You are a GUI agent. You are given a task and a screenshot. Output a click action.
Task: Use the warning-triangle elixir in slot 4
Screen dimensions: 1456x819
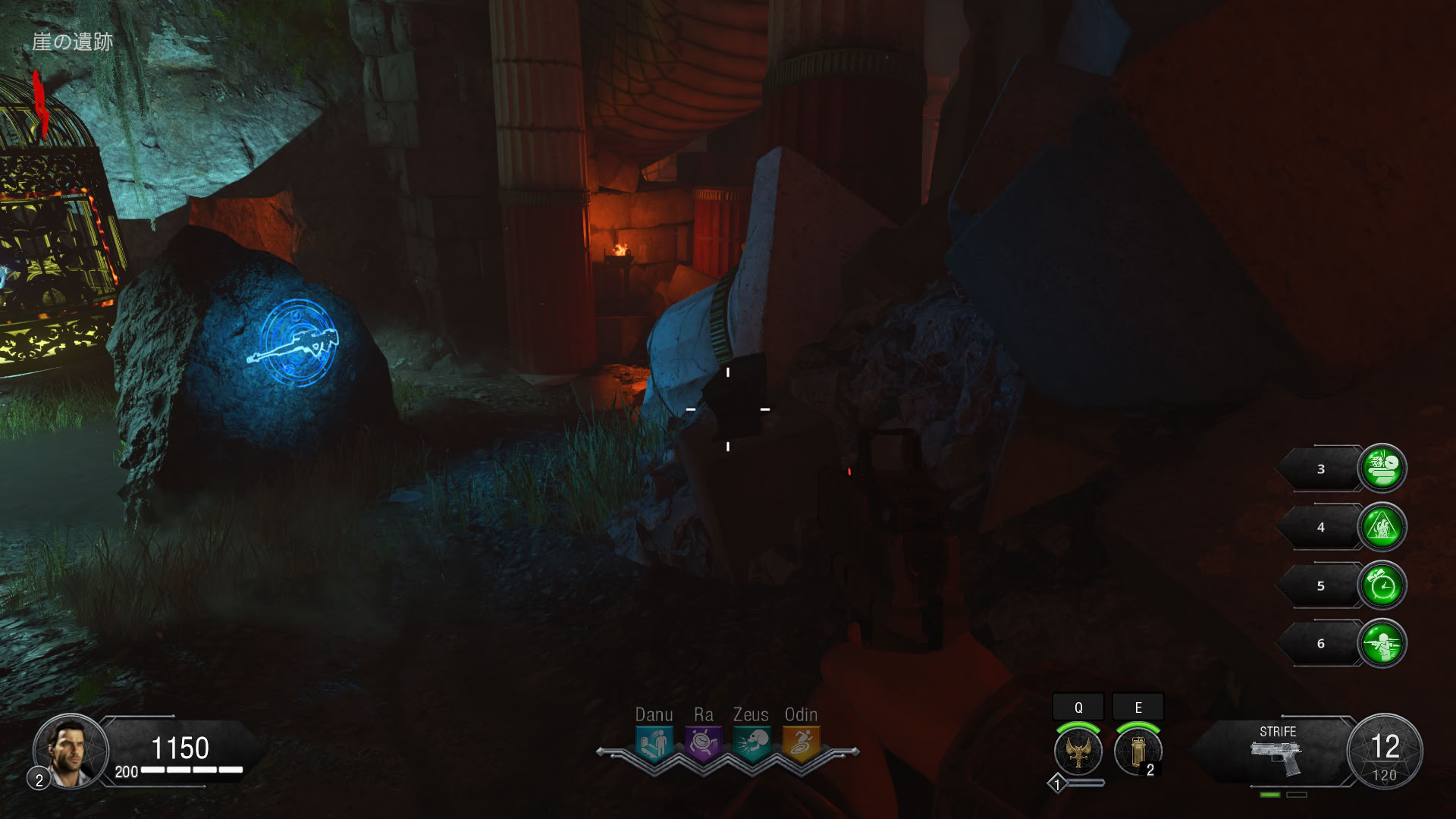(x=1382, y=527)
